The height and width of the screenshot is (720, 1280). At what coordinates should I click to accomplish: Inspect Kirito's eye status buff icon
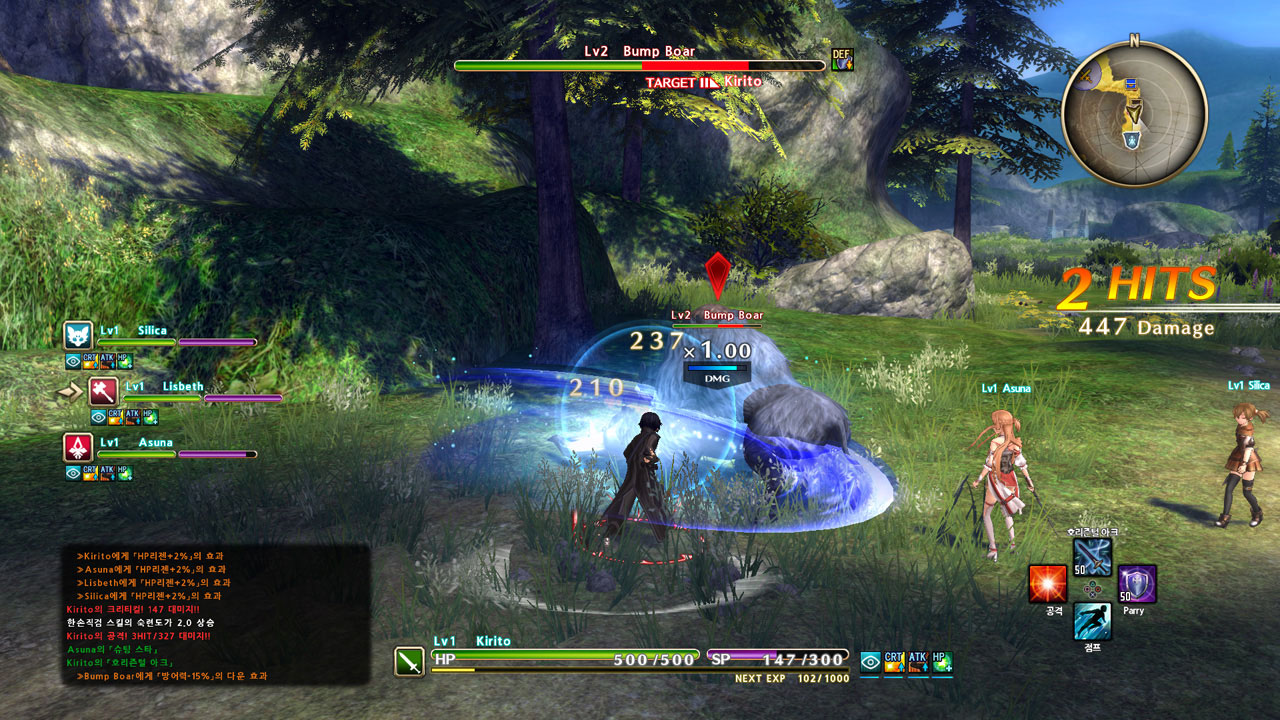(x=870, y=661)
